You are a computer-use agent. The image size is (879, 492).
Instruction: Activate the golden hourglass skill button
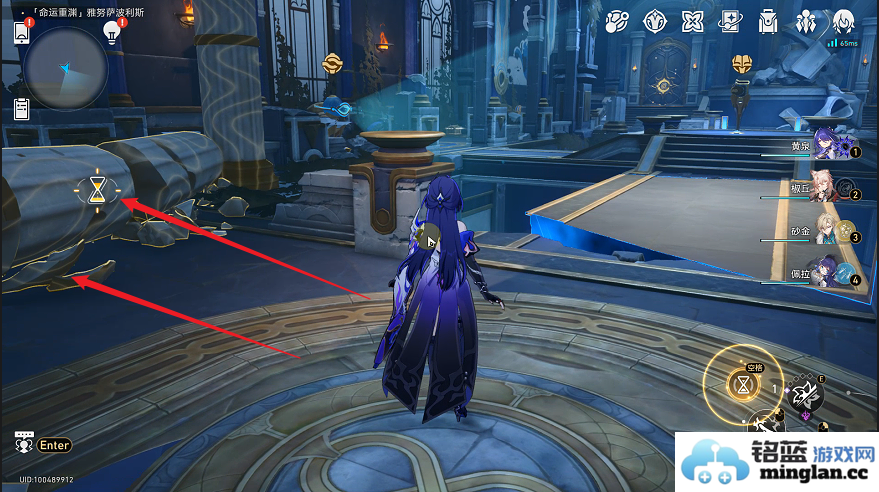pos(742,385)
